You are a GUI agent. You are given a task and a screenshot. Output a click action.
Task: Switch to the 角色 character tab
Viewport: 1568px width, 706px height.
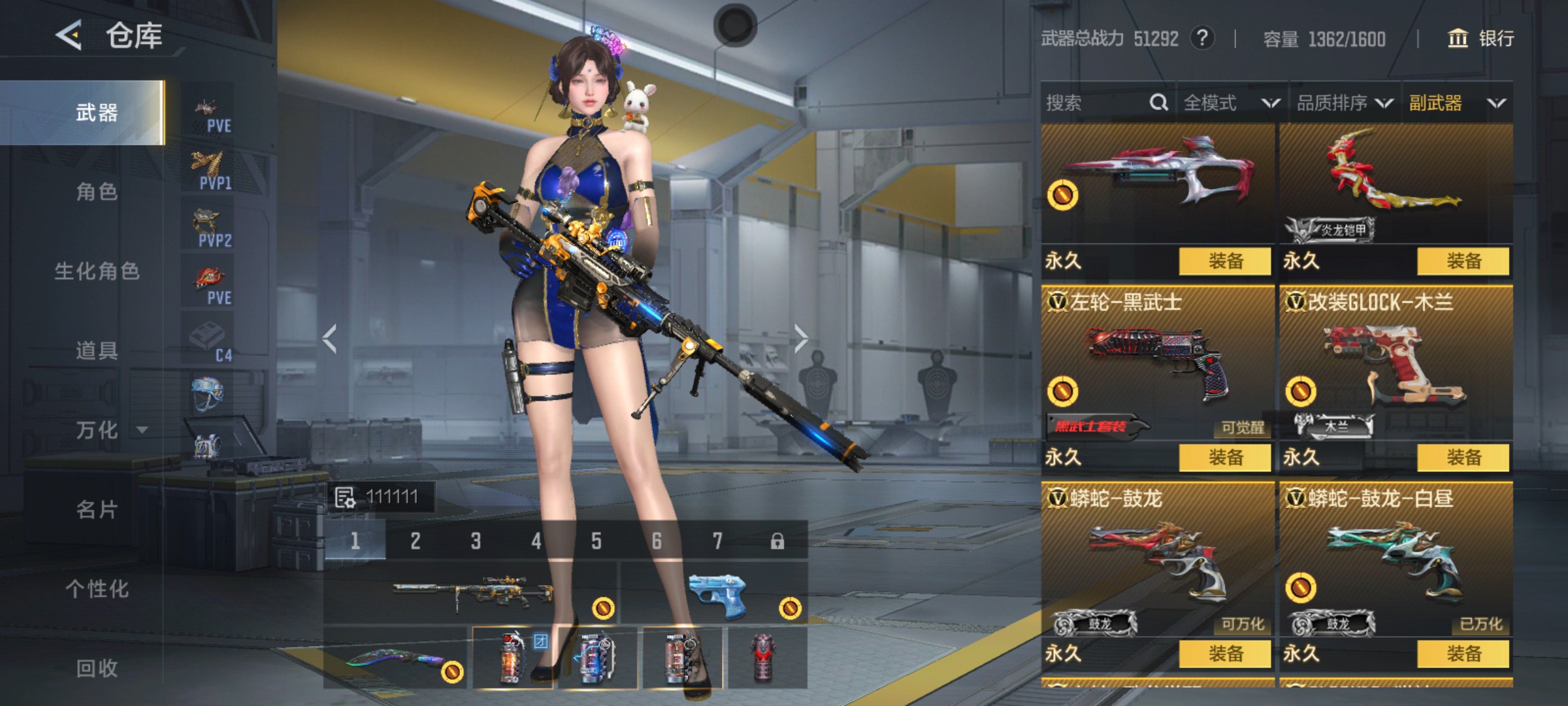(x=97, y=192)
